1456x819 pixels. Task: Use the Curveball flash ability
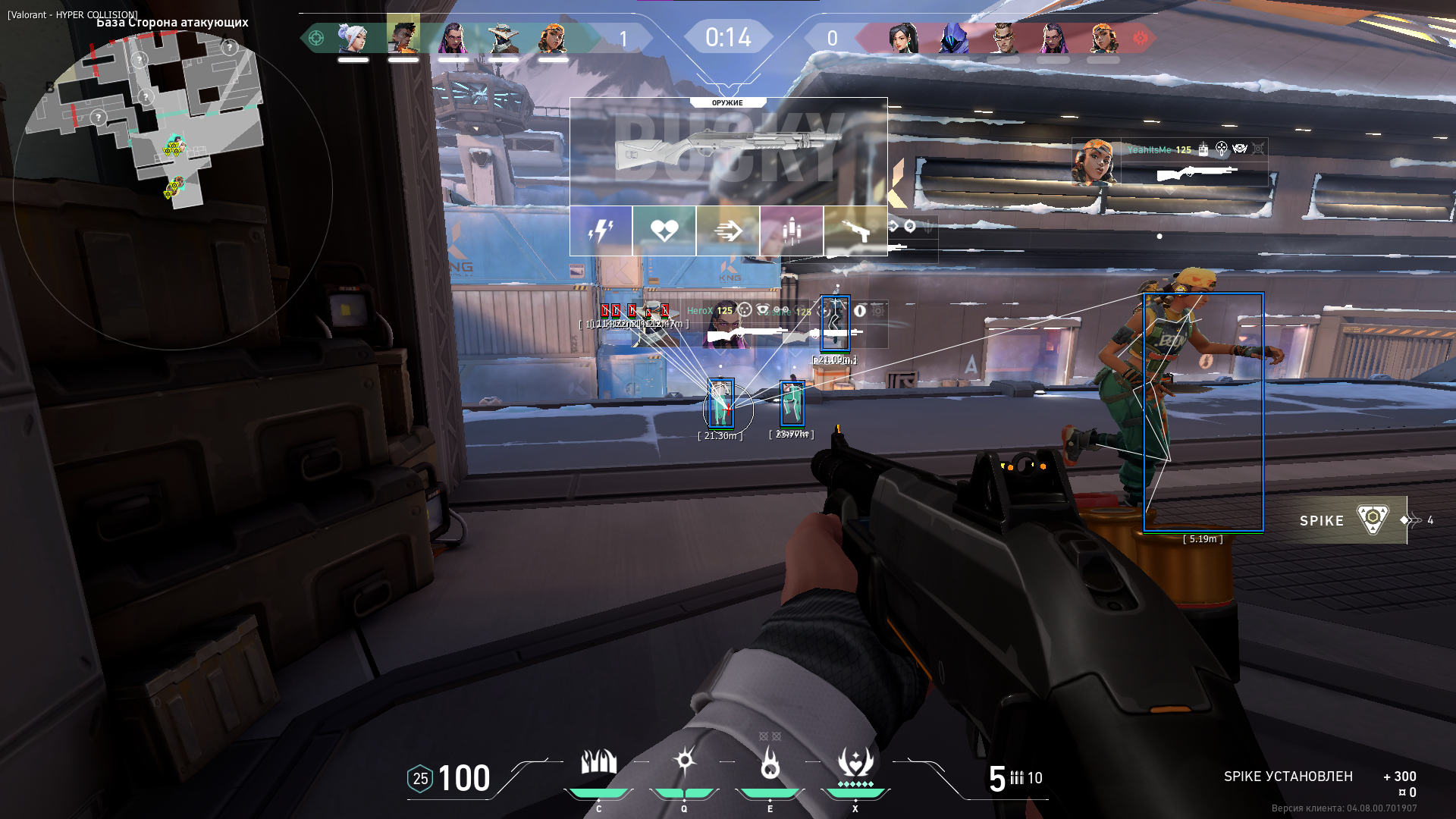point(684,761)
